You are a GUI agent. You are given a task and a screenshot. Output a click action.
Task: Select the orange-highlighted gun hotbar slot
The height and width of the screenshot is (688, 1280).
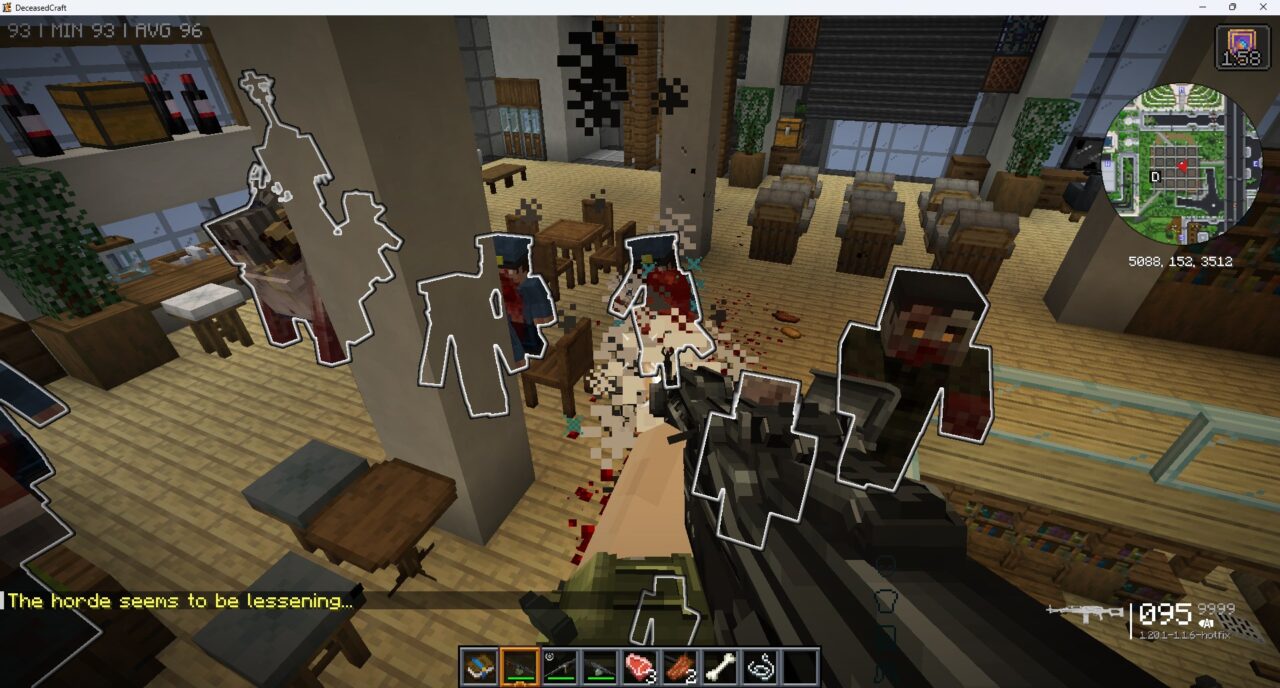[x=519, y=667]
